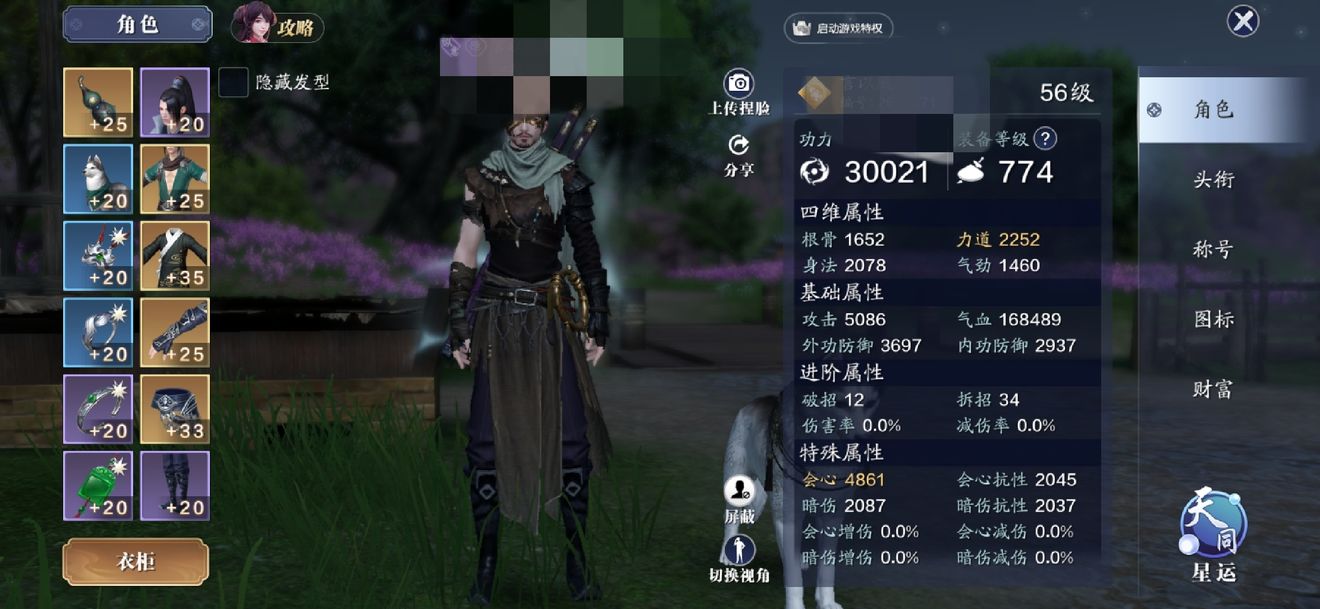This screenshot has height=609, width=1320.
Task: Select the gourd equipment slot +25
Action: pyautogui.click(x=98, y=102)
